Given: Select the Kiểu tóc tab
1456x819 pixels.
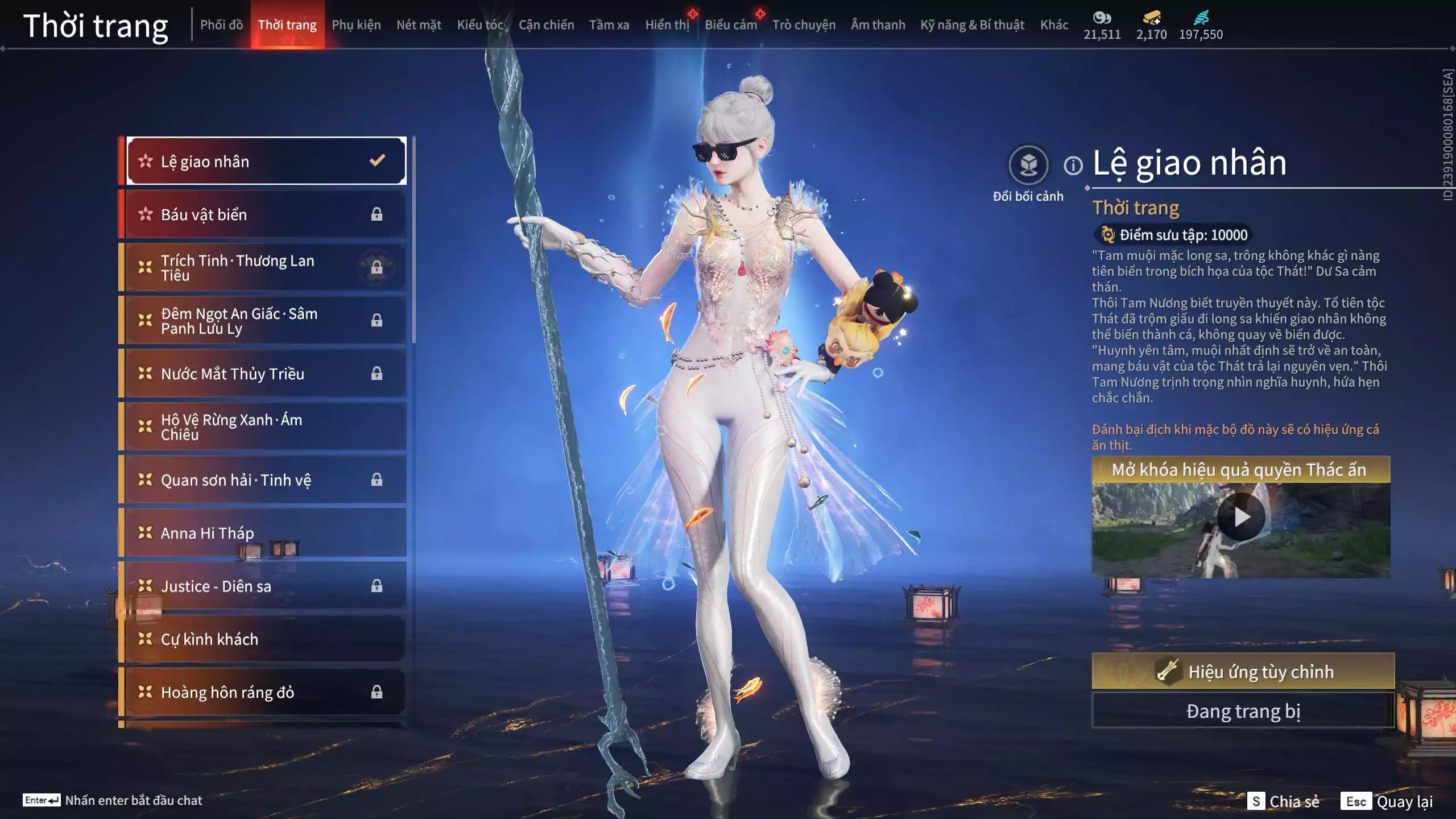Looking at the screenshot, I should (480, 25).
